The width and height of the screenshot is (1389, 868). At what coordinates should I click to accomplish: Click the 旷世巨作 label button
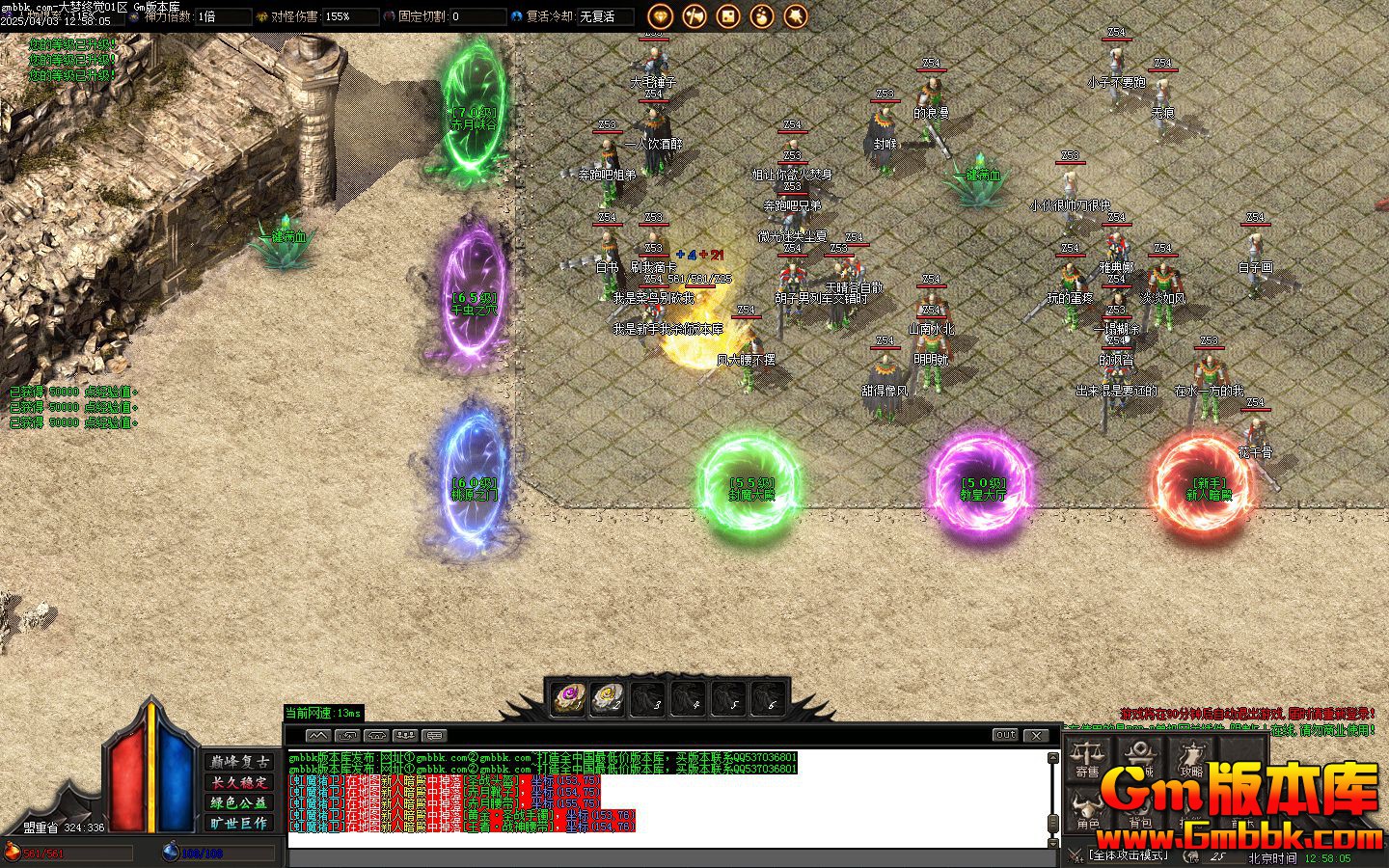click(240, 823)
